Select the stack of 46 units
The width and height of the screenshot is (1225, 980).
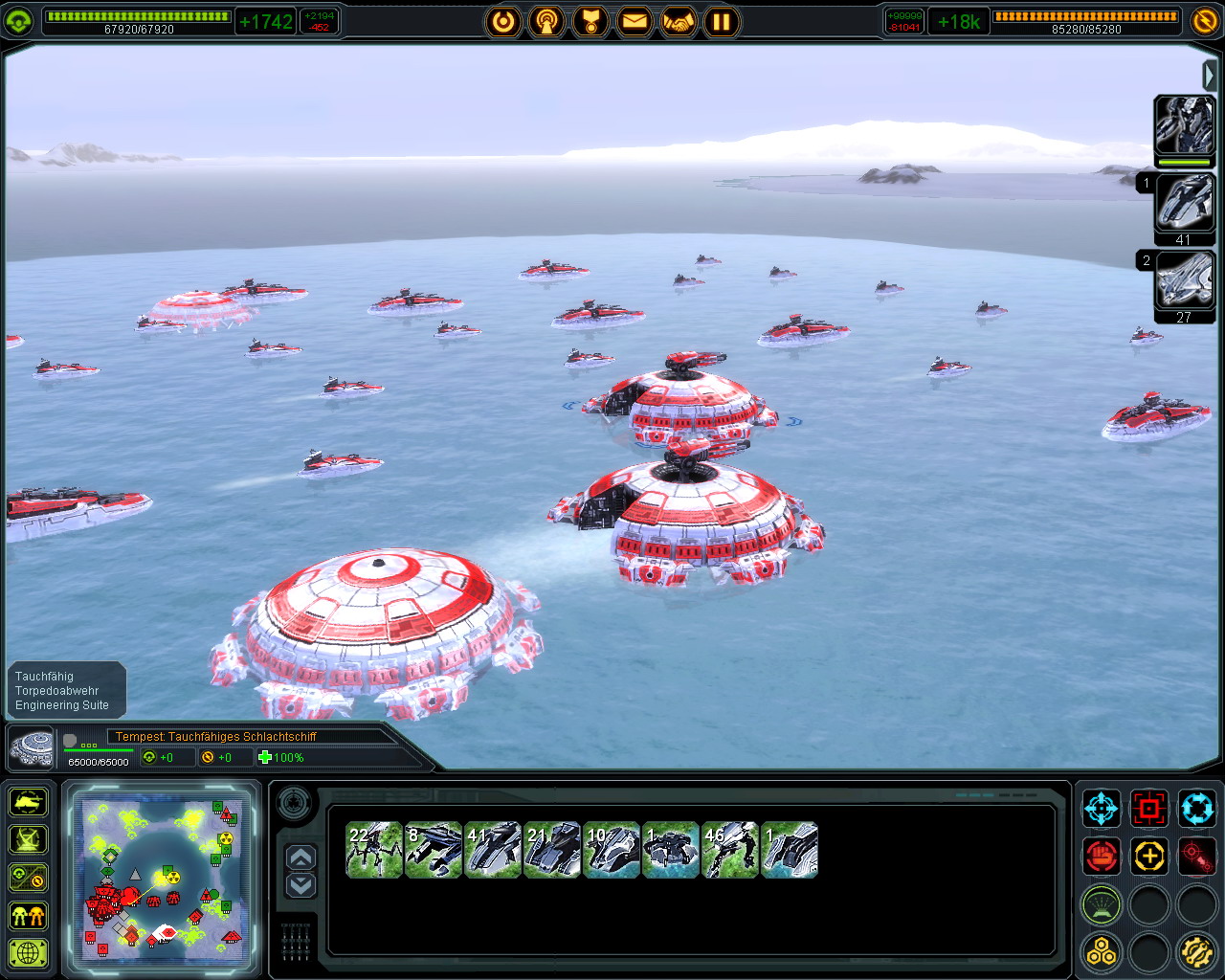pos(730,850)
